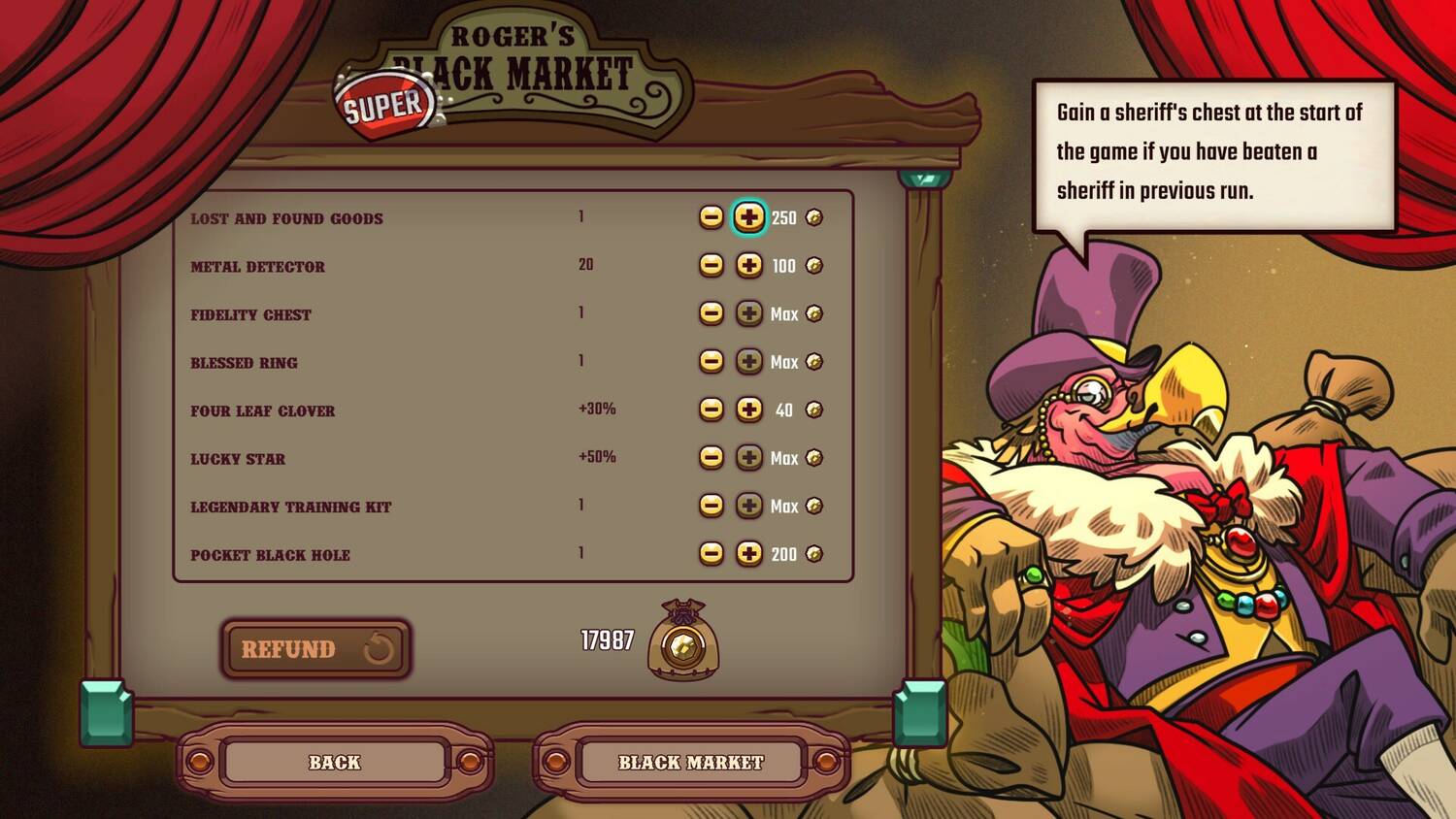
Task: Decrease Pocket Black Hole with minus button
Action: (711, 553)
